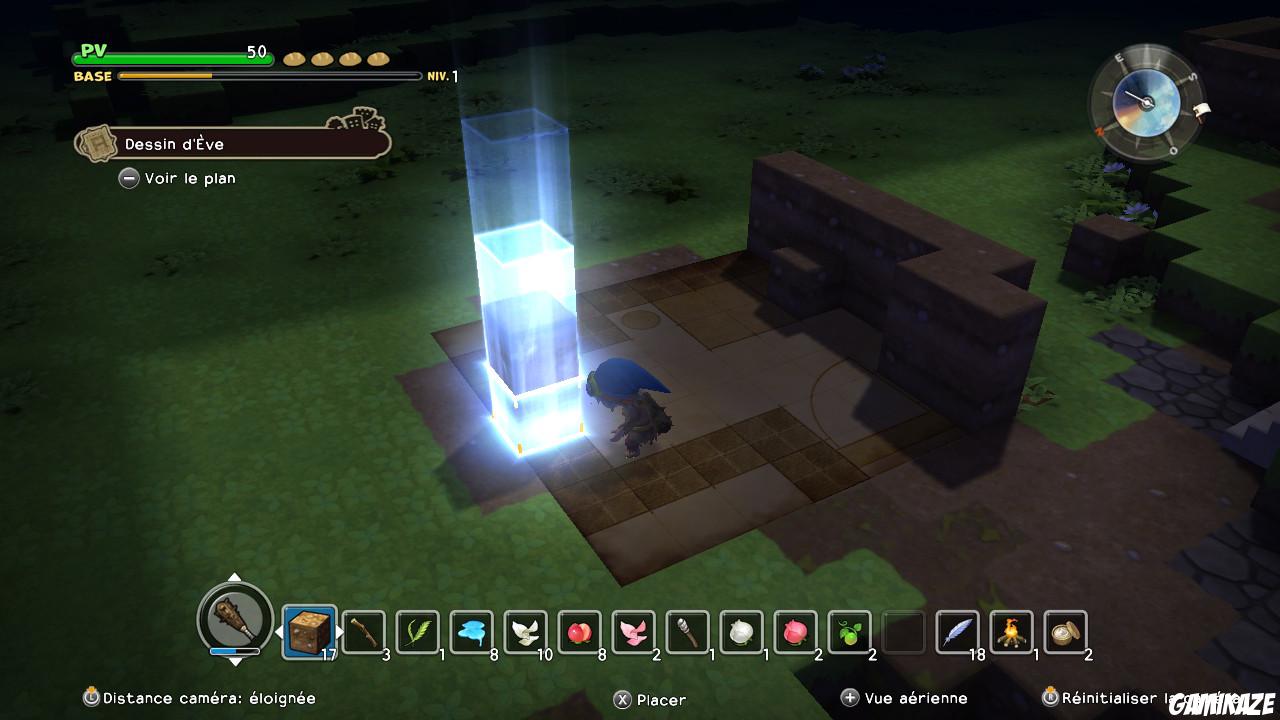The height and width of the screenshot is (720, 1280).
Task: Select the empty hotbar slot
Action: click(904, 630)
